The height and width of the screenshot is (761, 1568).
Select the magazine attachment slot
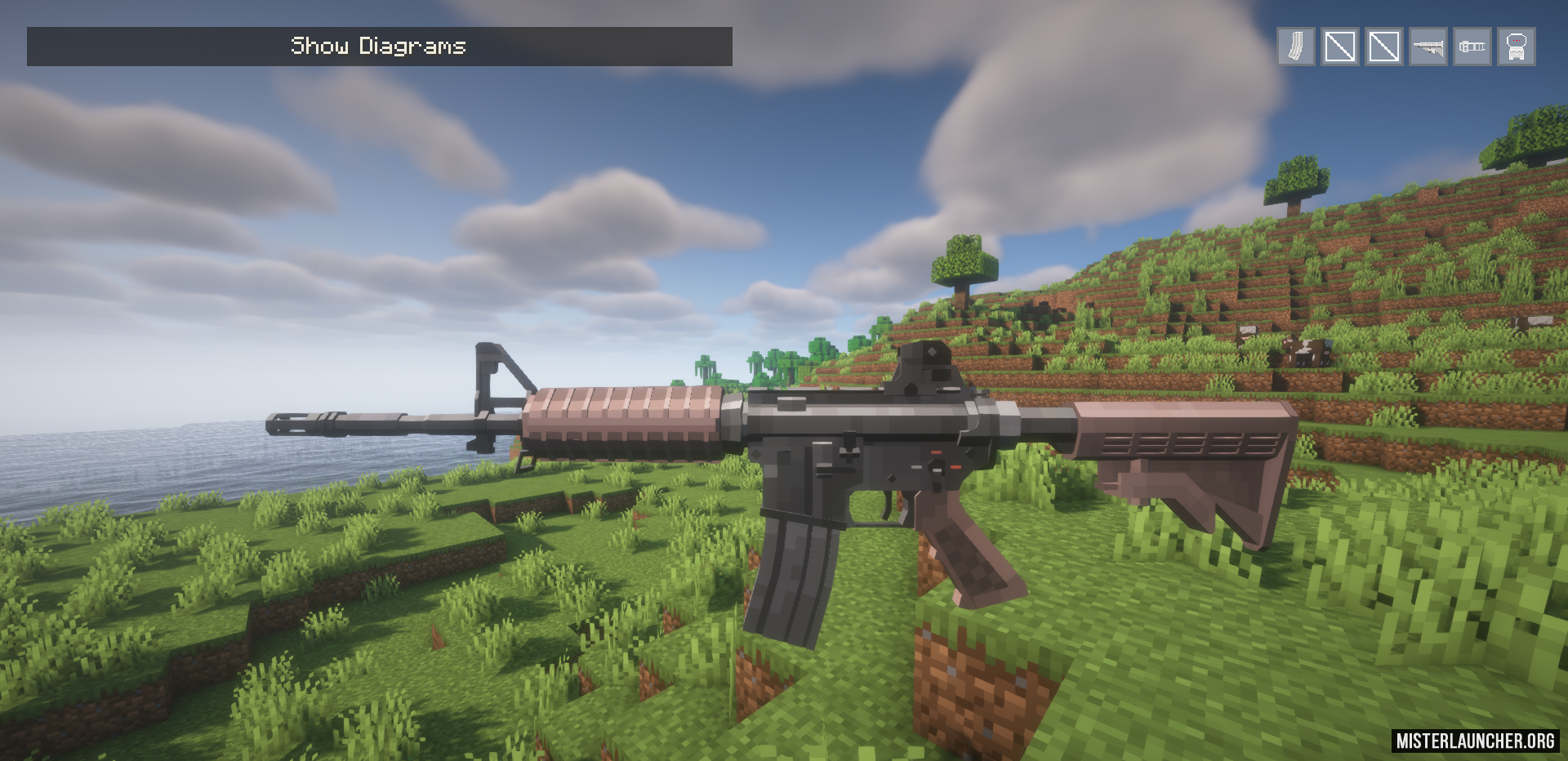point(1296,47)
